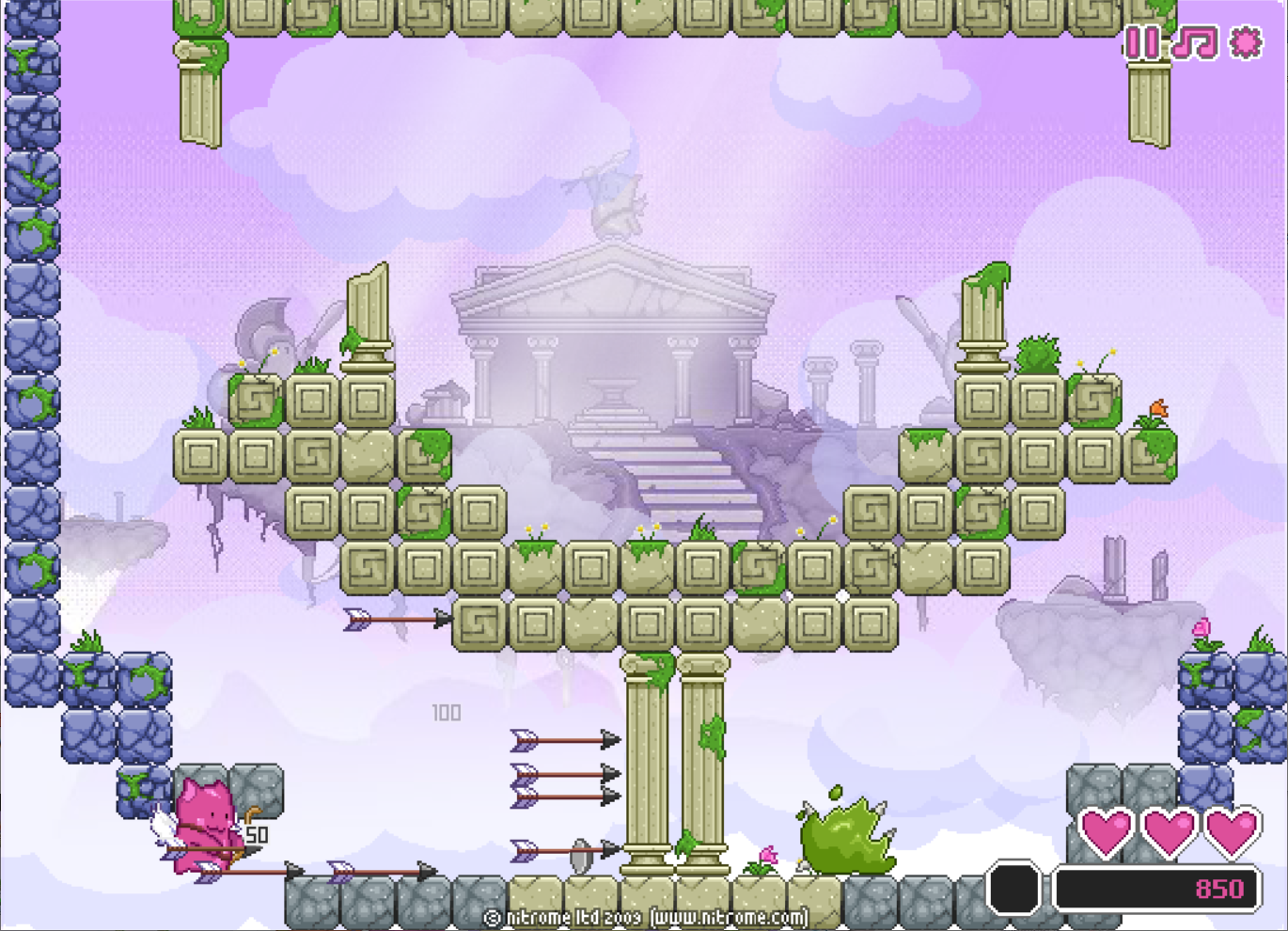Pause the game with the pause icon

[1142, 42]
